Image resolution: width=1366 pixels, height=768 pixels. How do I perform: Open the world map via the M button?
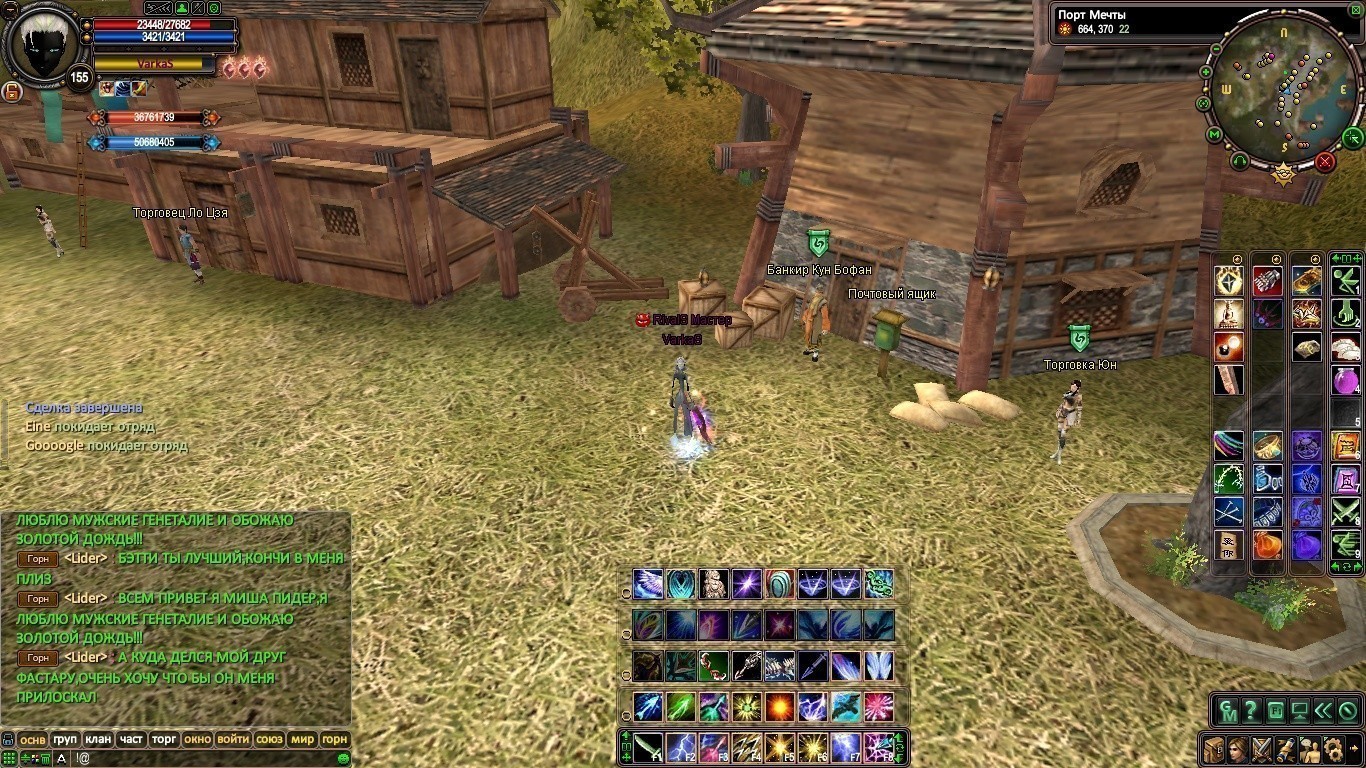click(x=1214, y=134)
